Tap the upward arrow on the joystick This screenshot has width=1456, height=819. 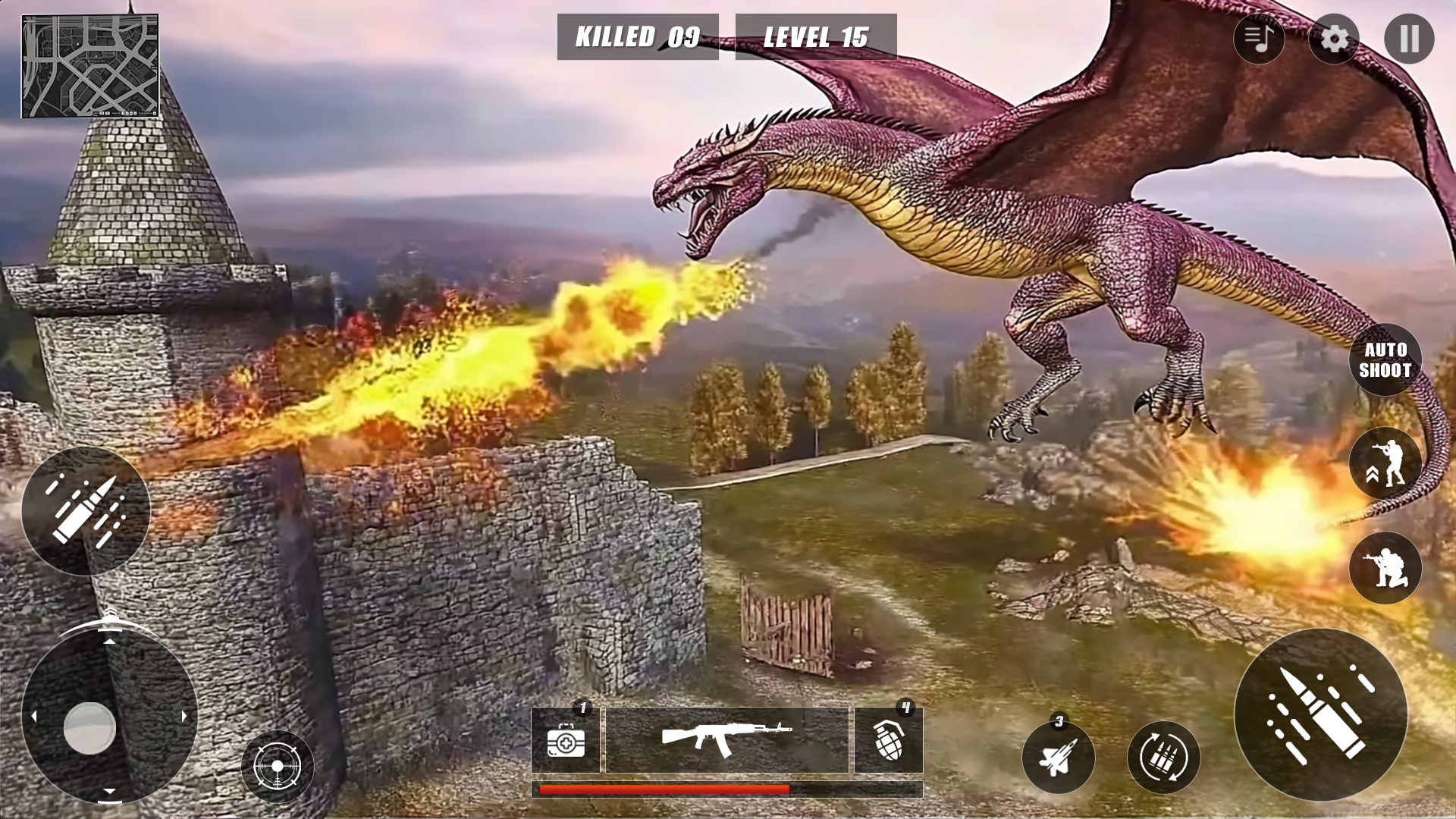(110, 643)
